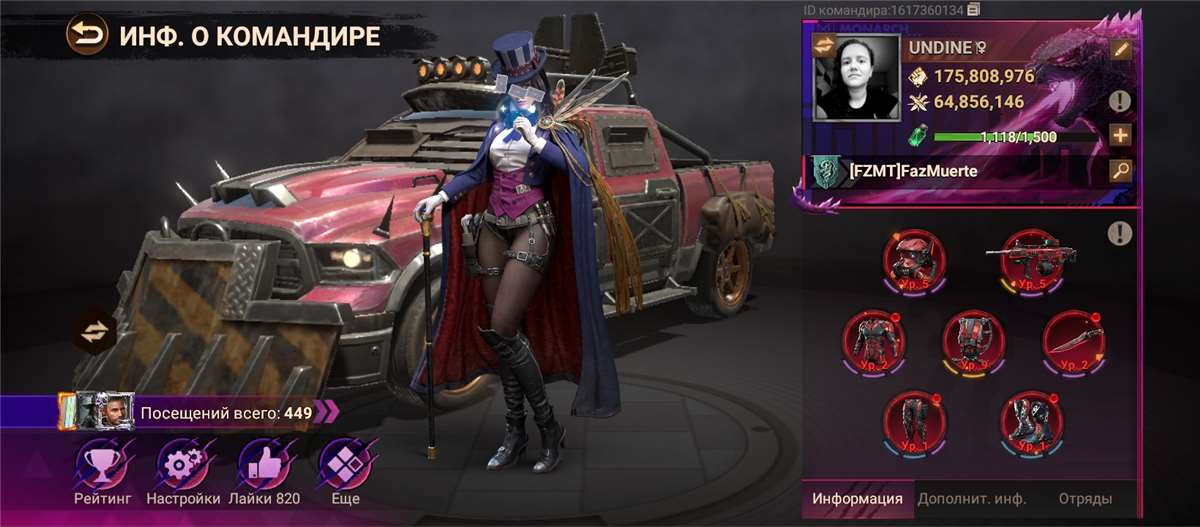This screenshot has height=527, width=1200.
Task: Switch to the Дополнит. инф. tab
Action: click(x=966, y=498)
